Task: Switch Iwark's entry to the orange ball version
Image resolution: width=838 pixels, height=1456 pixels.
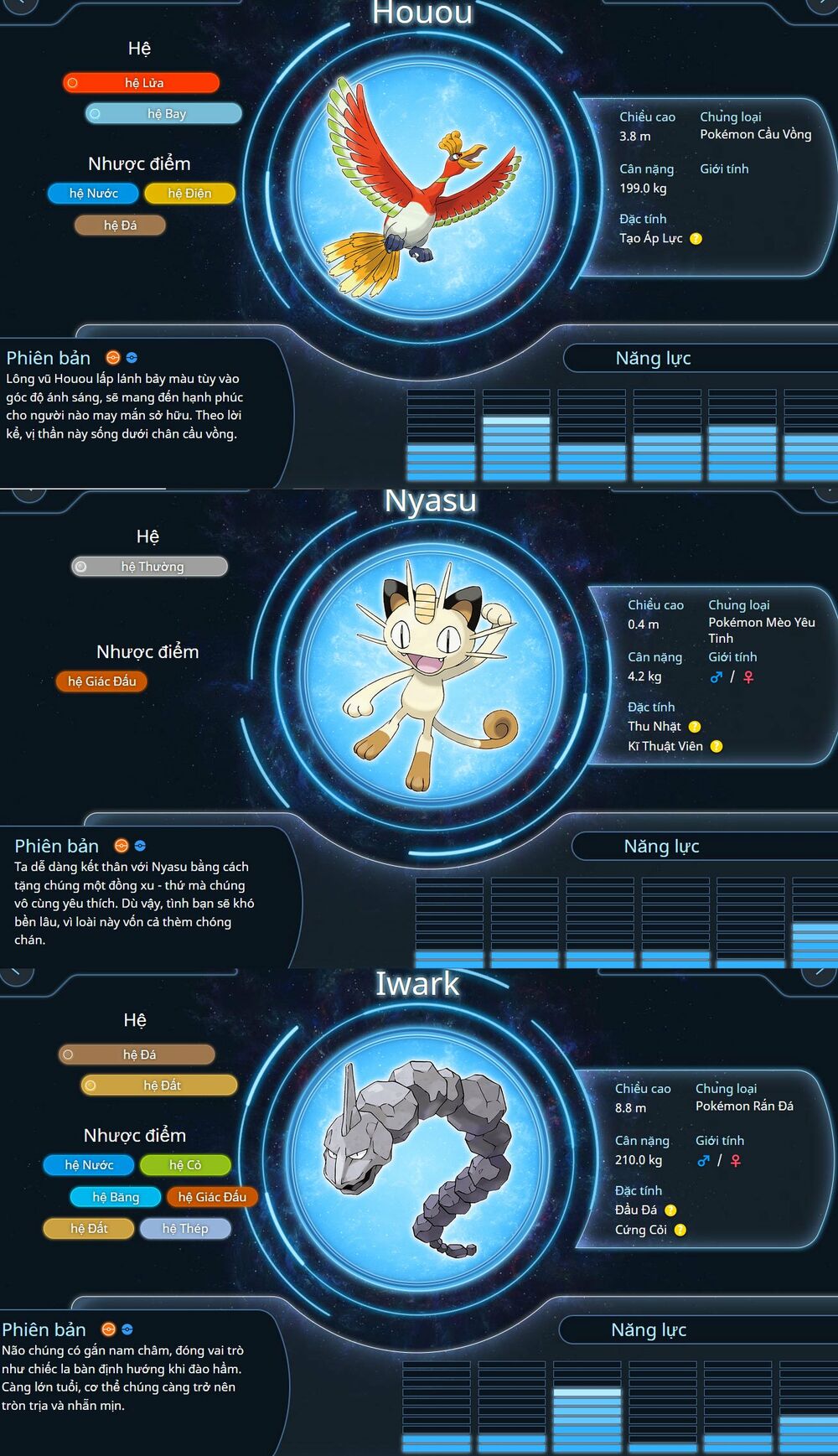Action: pyautogui.click(x=108, y=1329)
